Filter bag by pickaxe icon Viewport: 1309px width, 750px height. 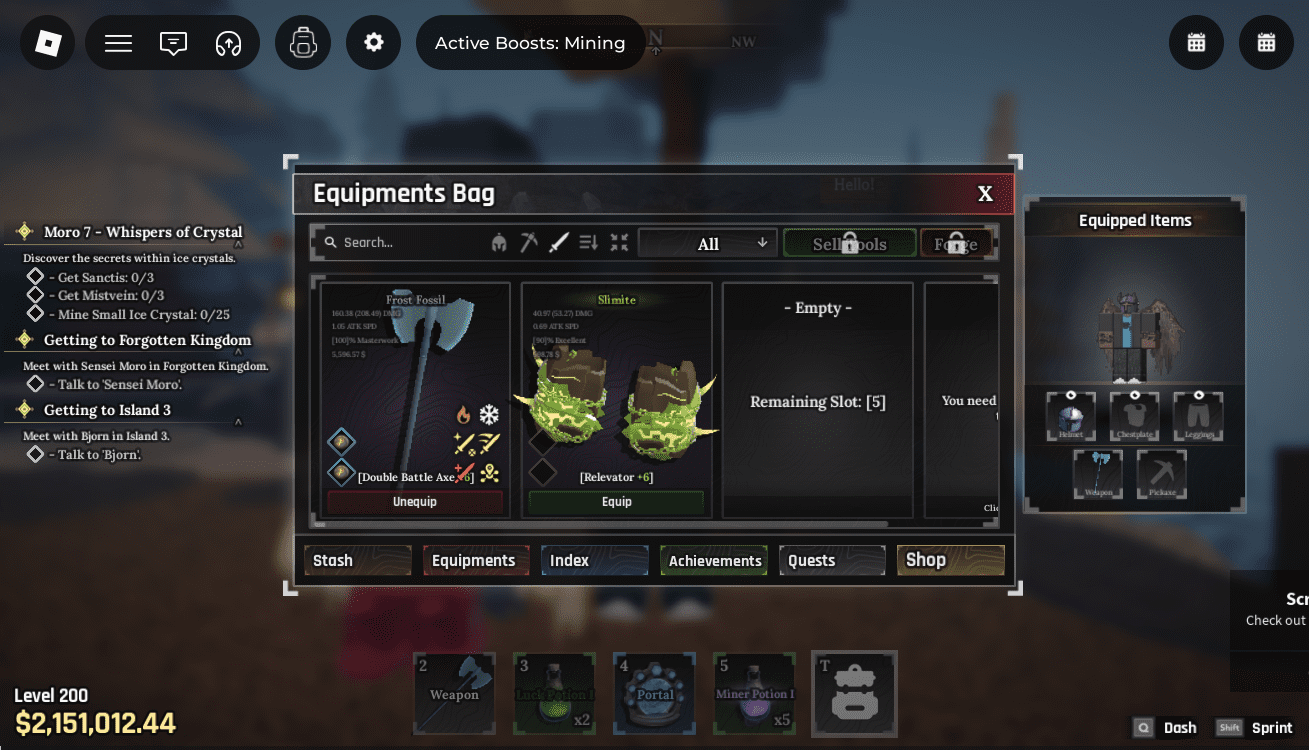point(529,242)
